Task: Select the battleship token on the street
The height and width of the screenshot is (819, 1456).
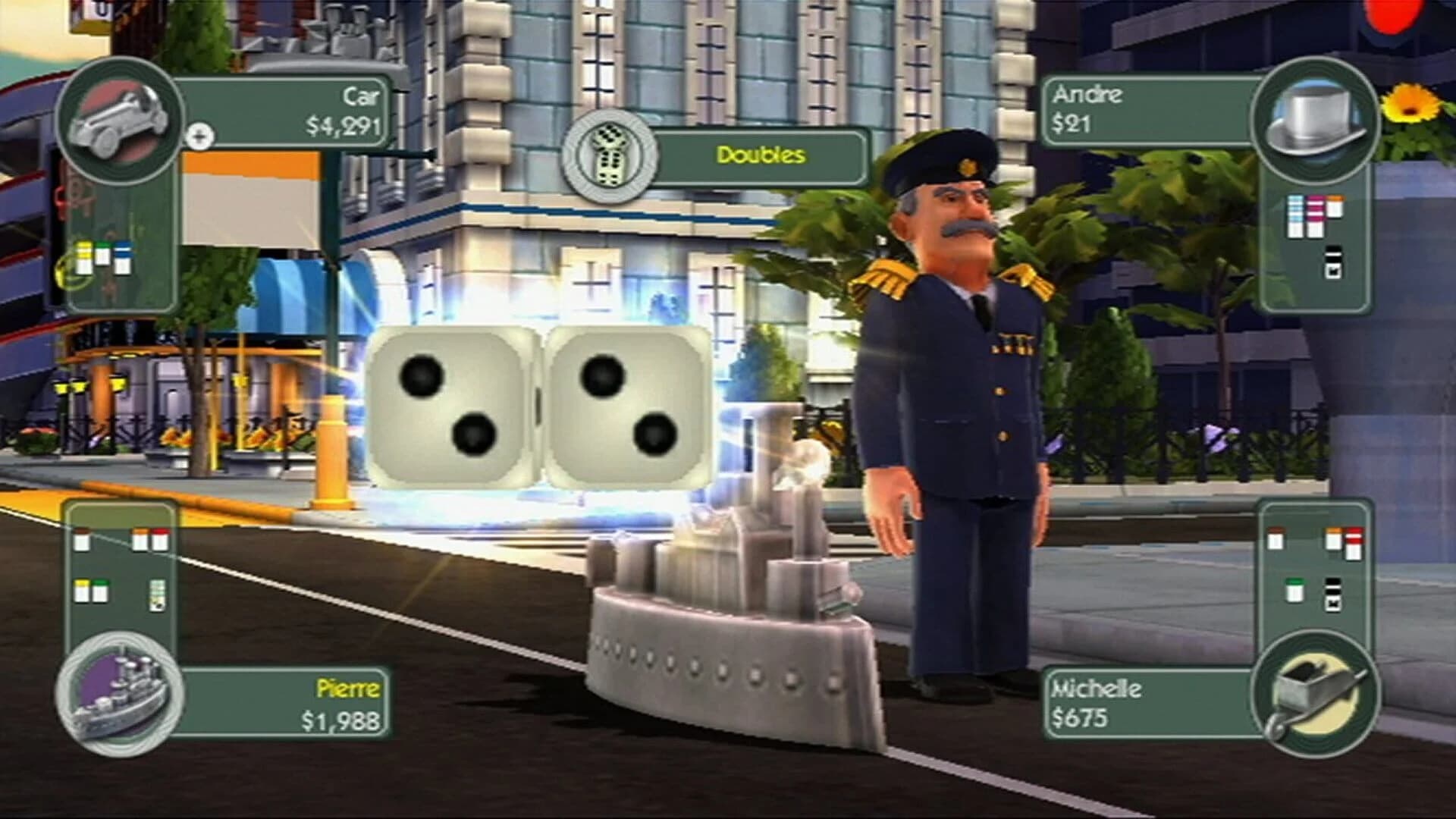Action: pyautogui.click(x=720, y=622)
